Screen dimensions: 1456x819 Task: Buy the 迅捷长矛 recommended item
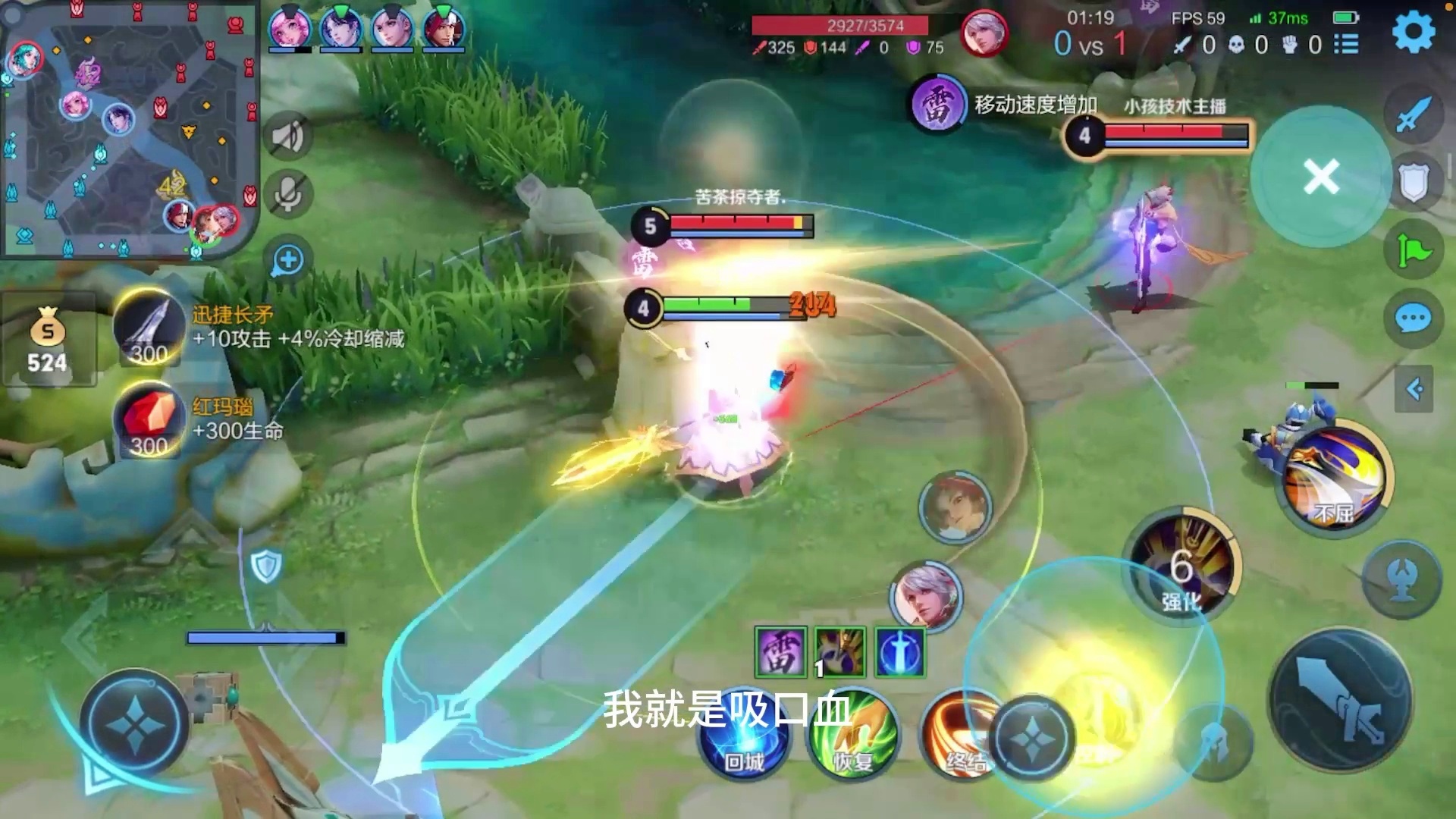click(x=149, y=328)
